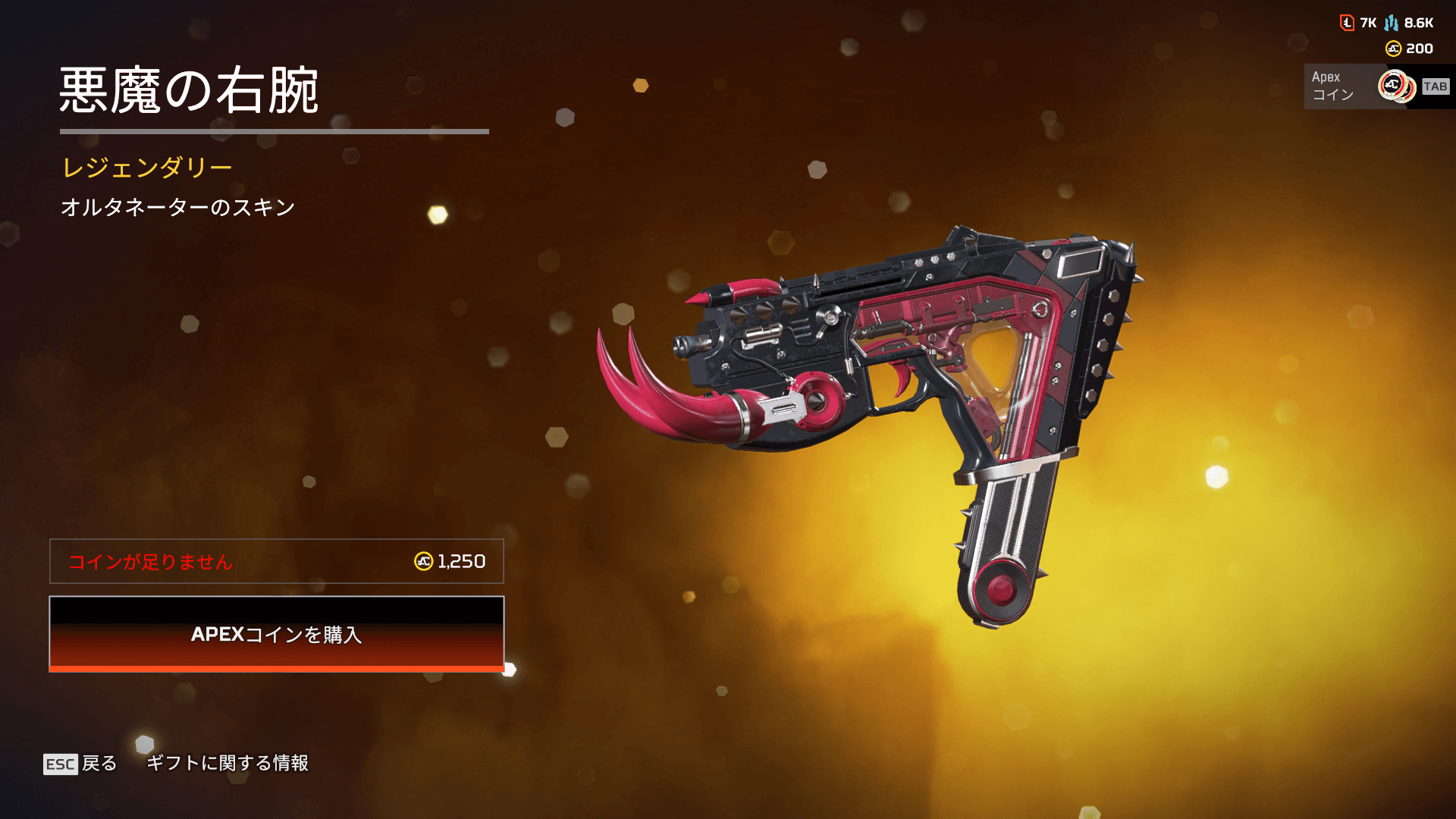Click the APEXコインを購入 button
Viewport: 1456px width, 819px height.
[276, 634]
